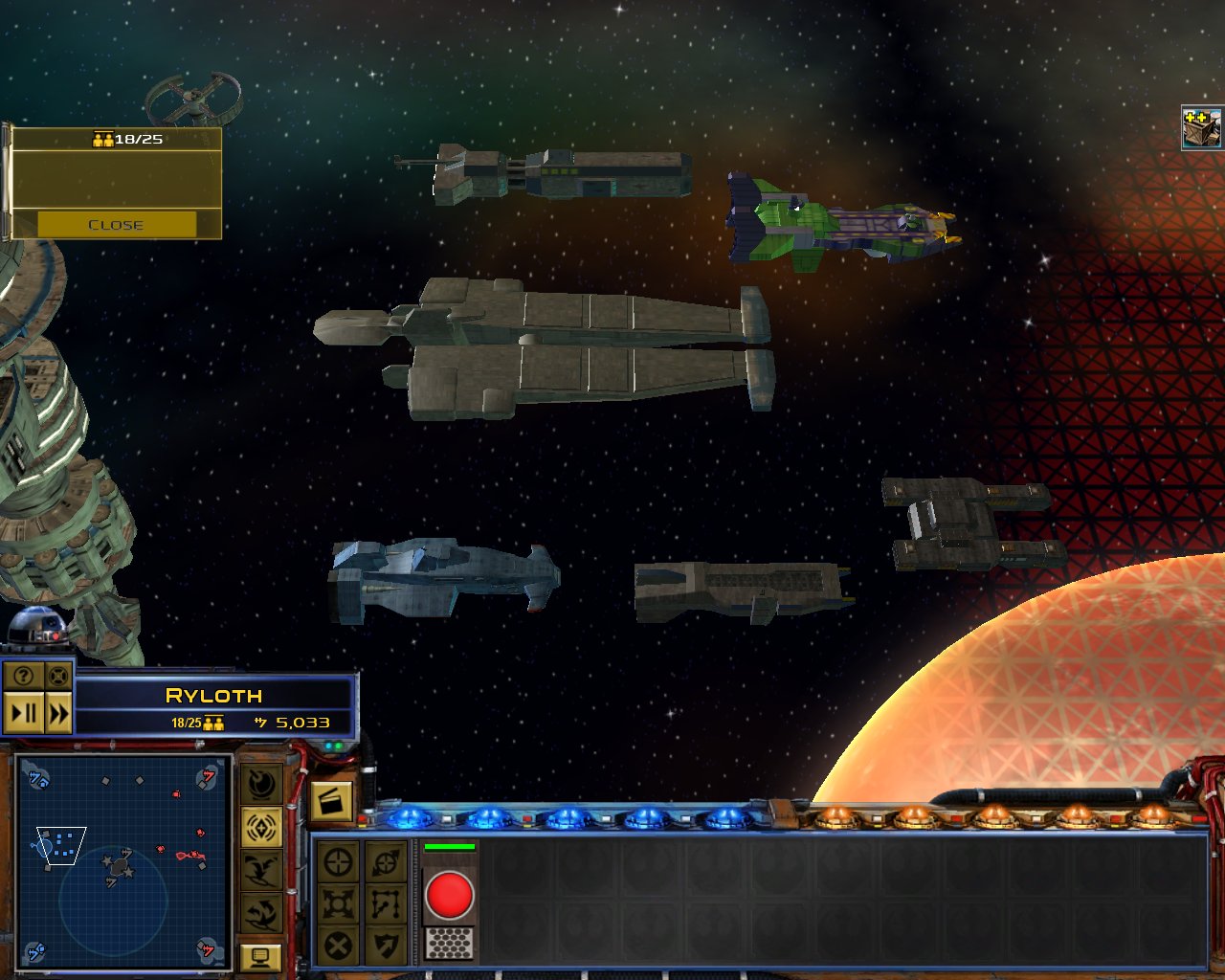The image size is (1225, 980).
Task: Select the red circle unit slot
Action: tap(449, 896)
